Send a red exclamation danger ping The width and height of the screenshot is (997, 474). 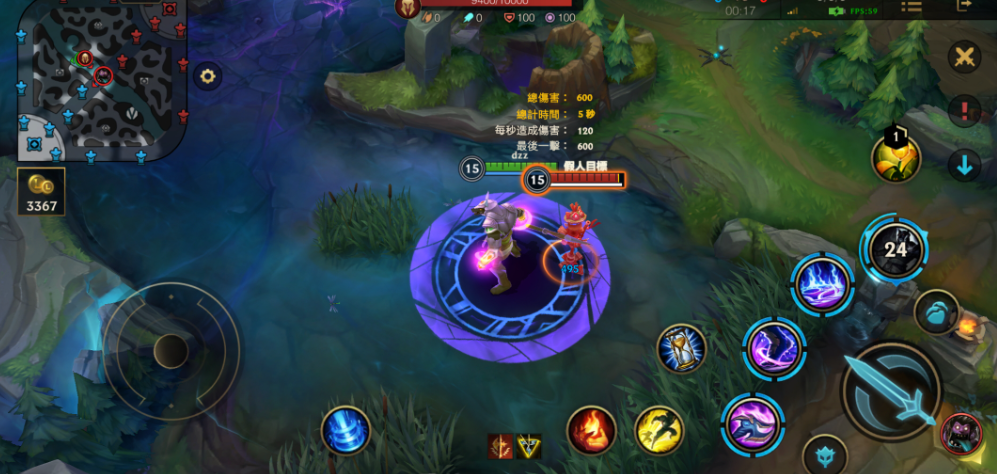[964, 110]
